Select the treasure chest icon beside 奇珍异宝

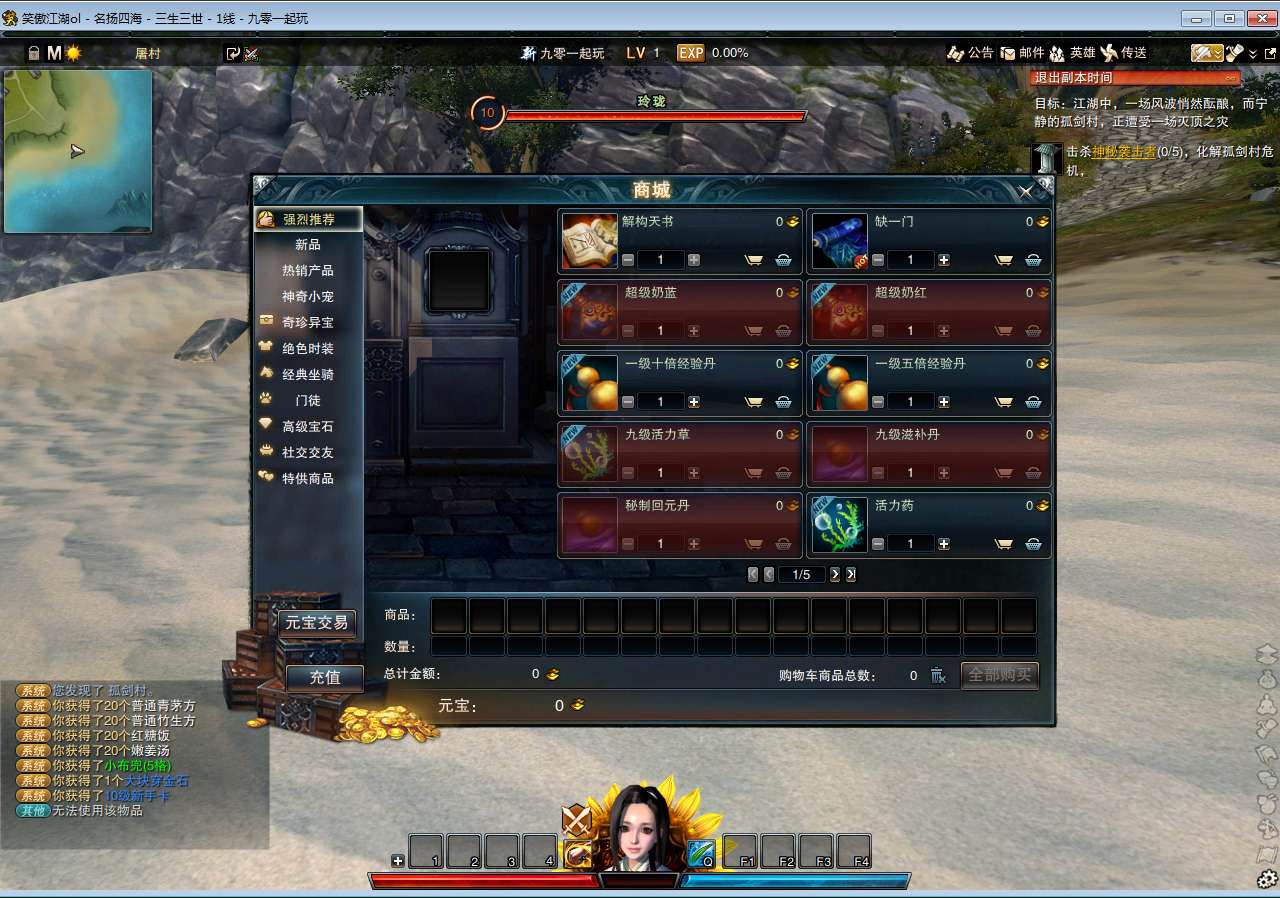264,322
